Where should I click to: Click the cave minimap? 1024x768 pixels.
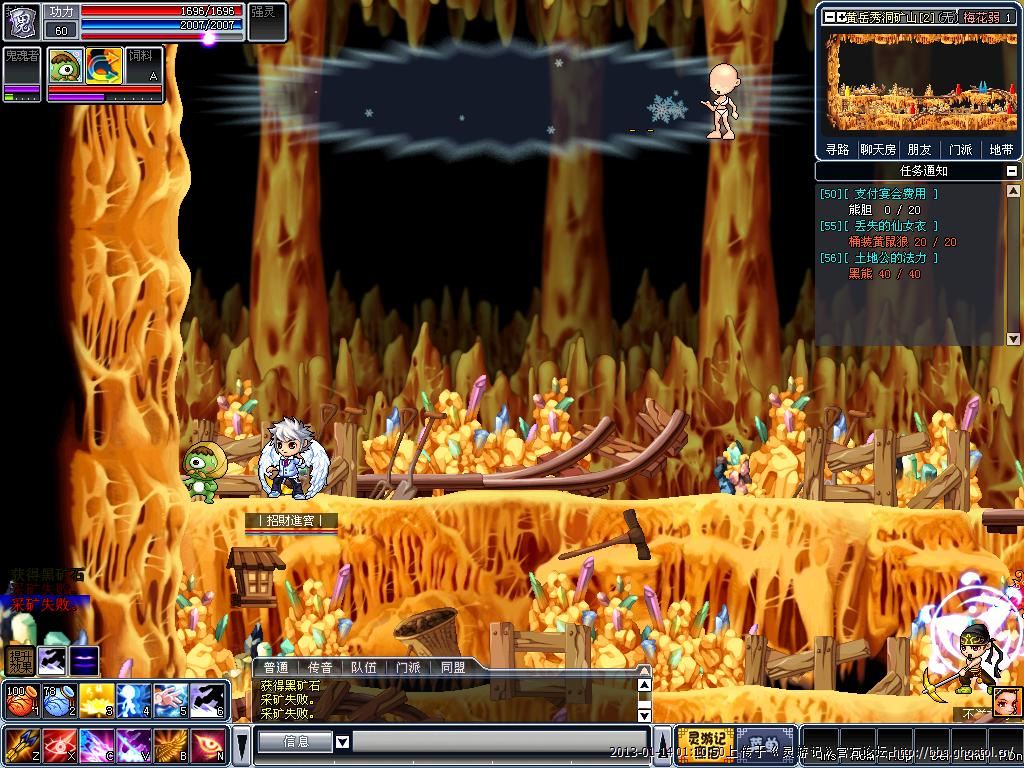[x=919, y=84]
